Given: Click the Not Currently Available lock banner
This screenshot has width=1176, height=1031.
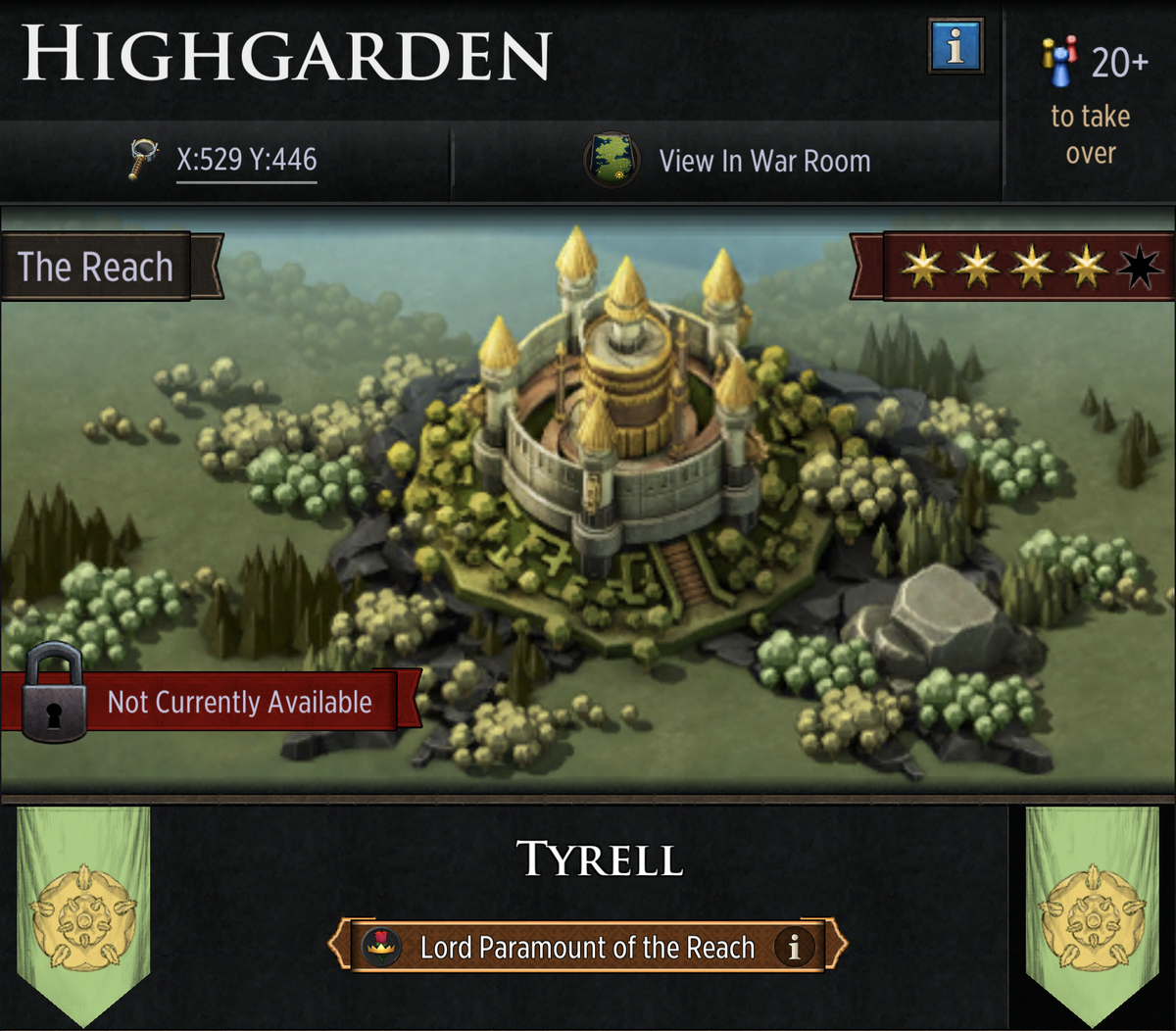Looking at the screenshot, I should pyautogui.click(x=211, y=701).
